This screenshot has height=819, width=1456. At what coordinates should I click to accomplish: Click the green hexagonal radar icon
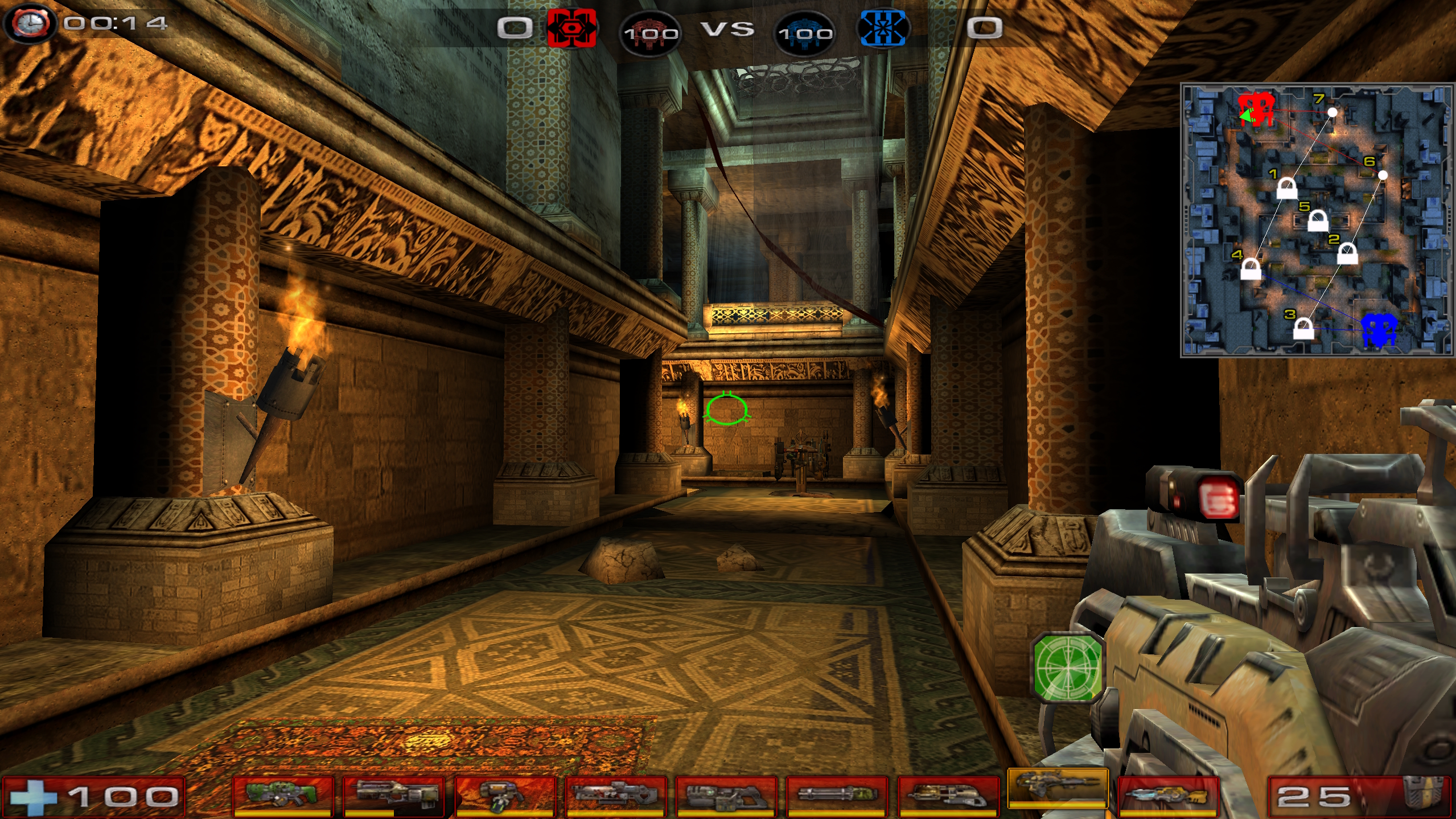[1068, 666]
